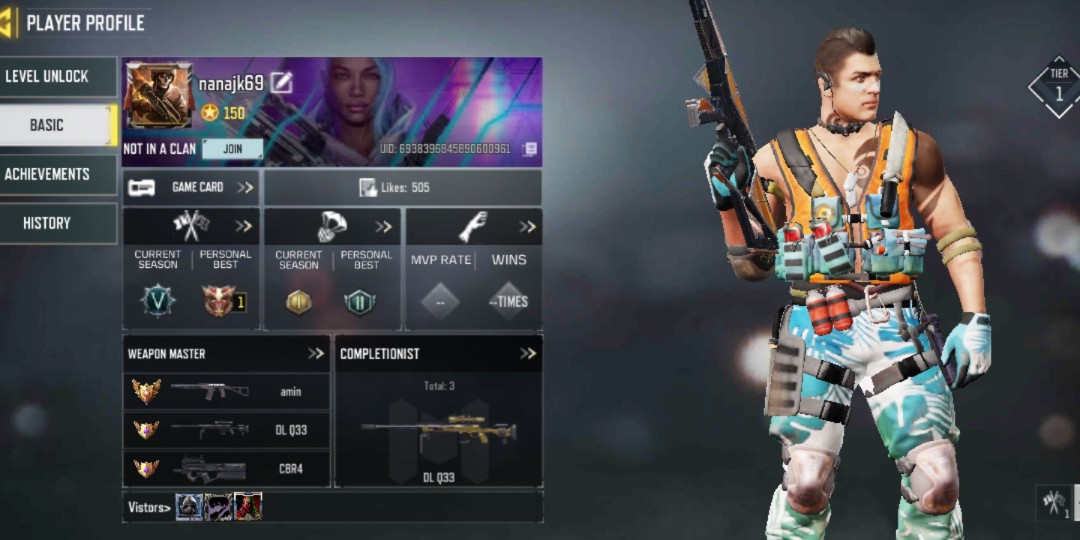Expand the Weapon Master section
Viewport: 1080px width, 540px height.
[x=316, y=354]
